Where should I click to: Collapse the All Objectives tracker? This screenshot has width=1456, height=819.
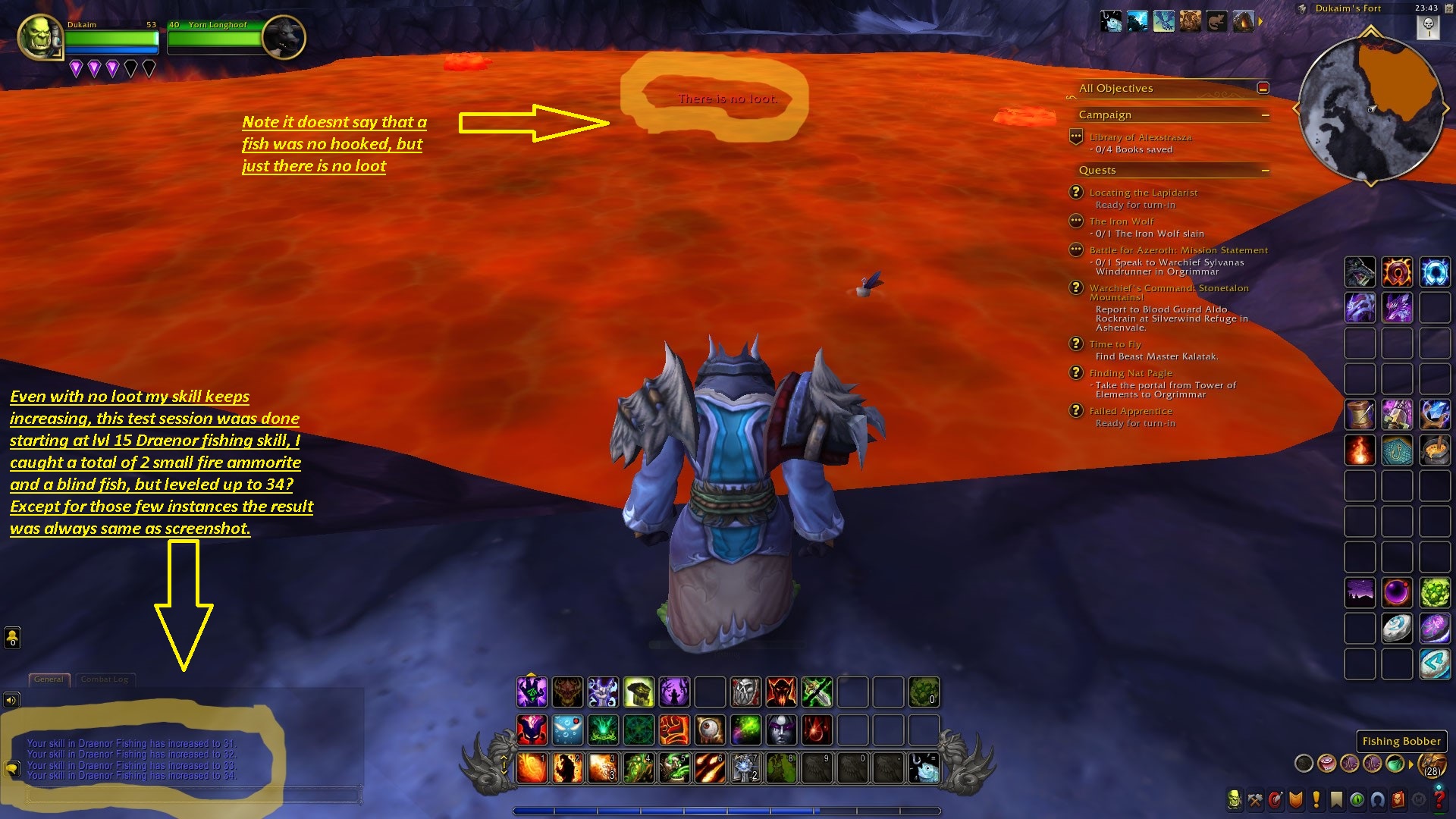point(1263,89)
